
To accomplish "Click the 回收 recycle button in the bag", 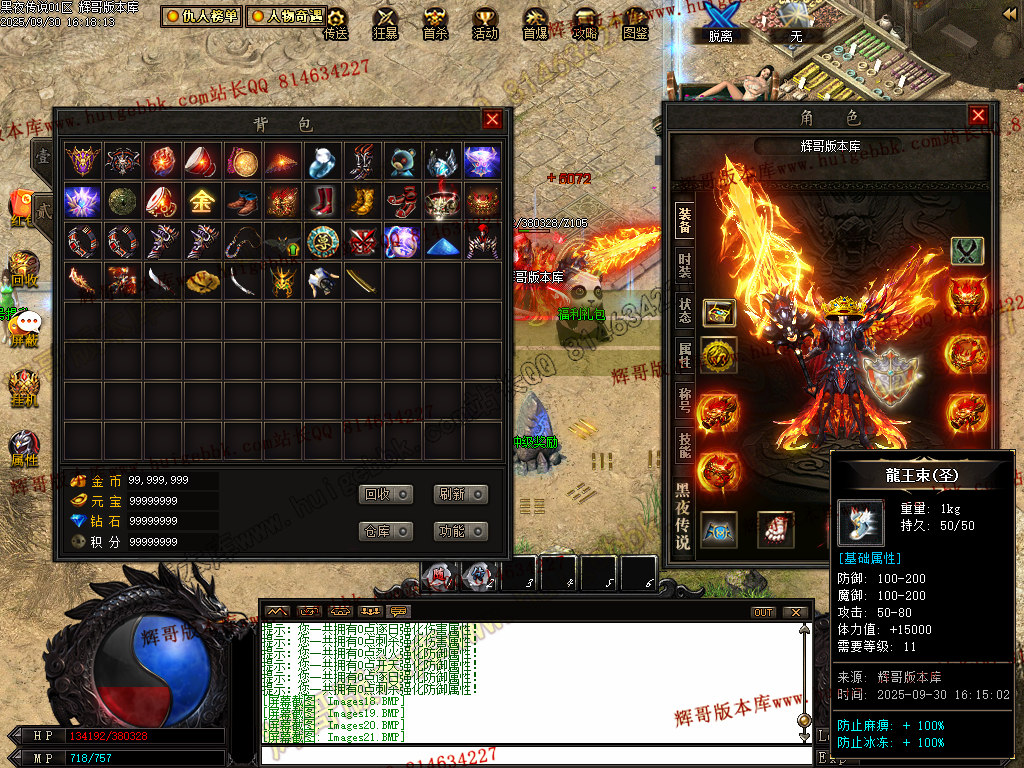I will 386,494.
